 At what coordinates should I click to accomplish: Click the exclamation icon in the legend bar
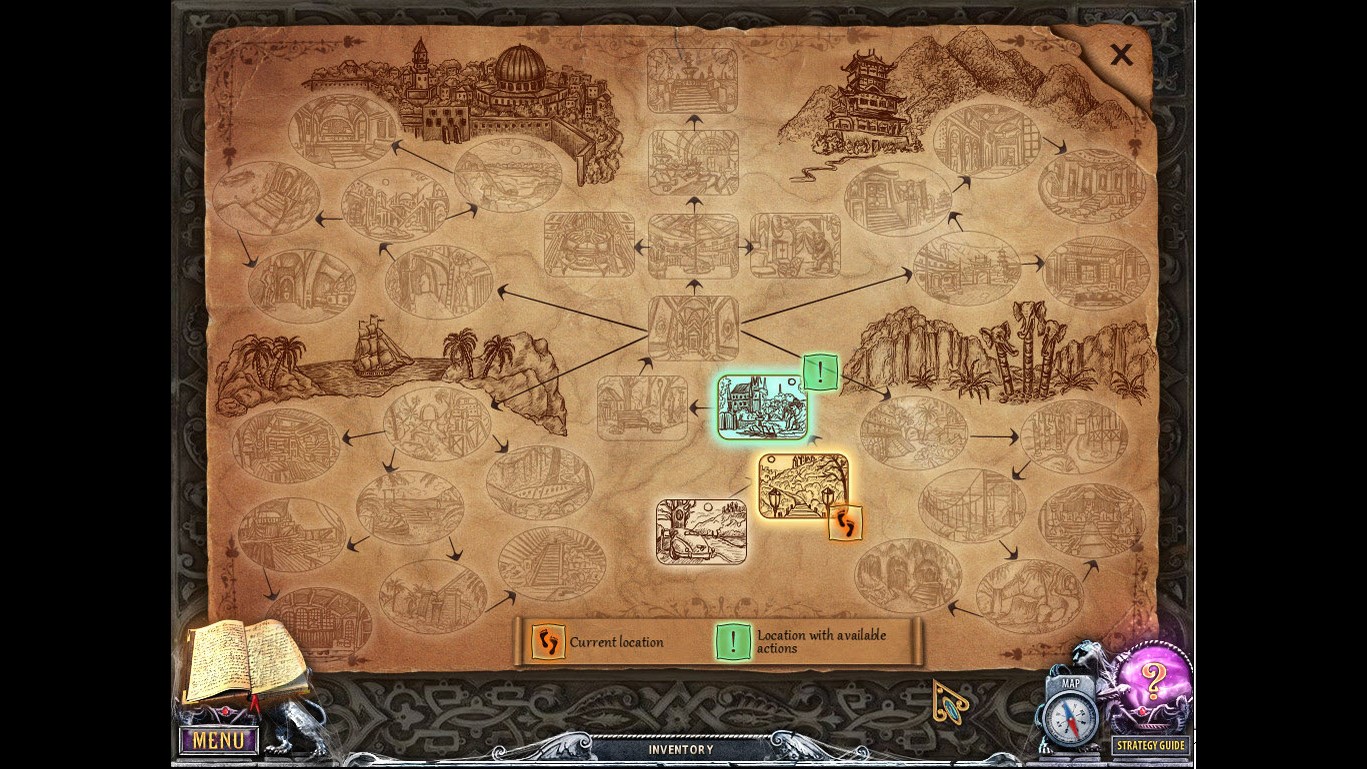coord(733,641)
